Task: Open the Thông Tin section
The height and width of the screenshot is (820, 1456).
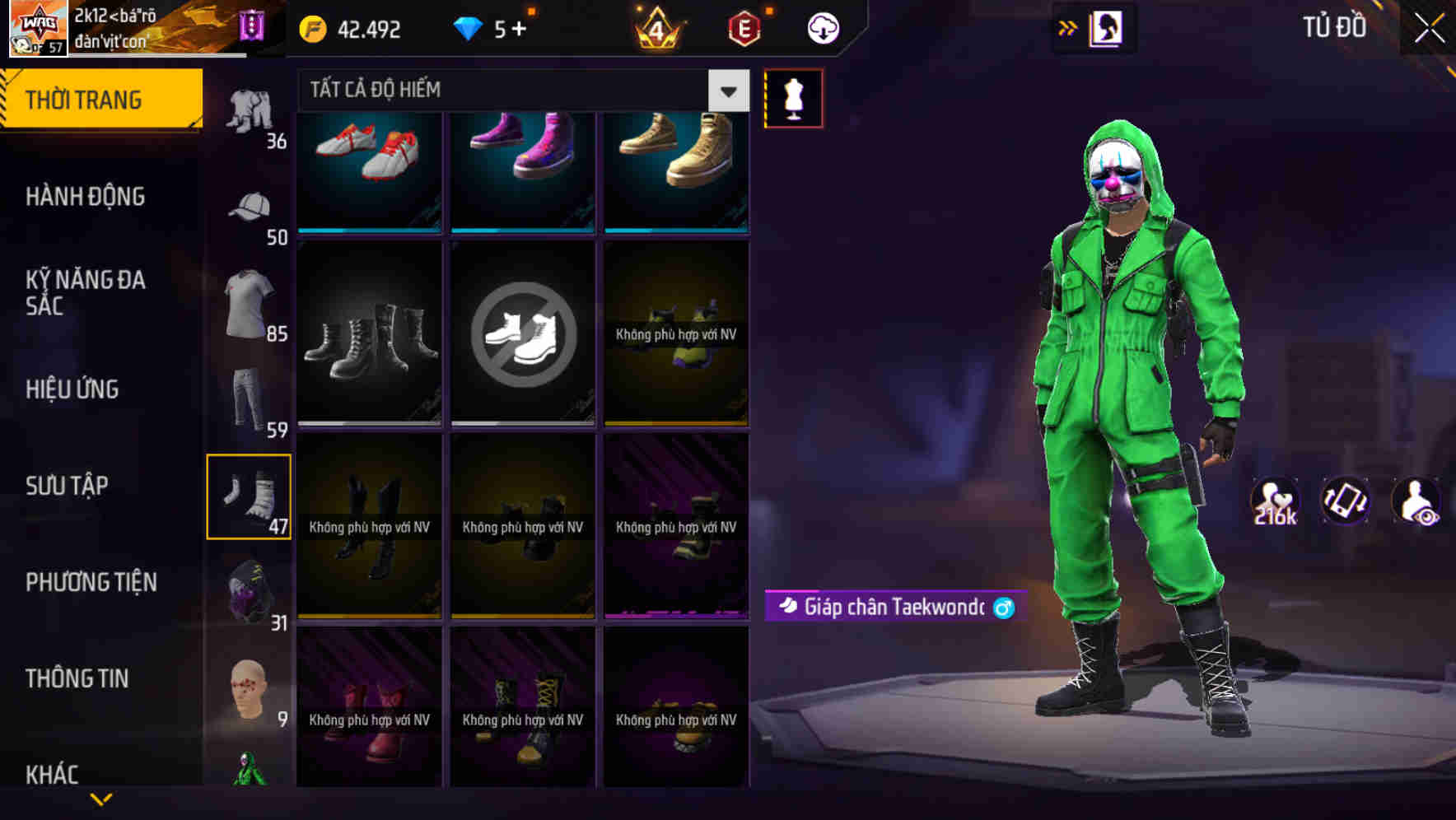Action: tap(78, 678)
